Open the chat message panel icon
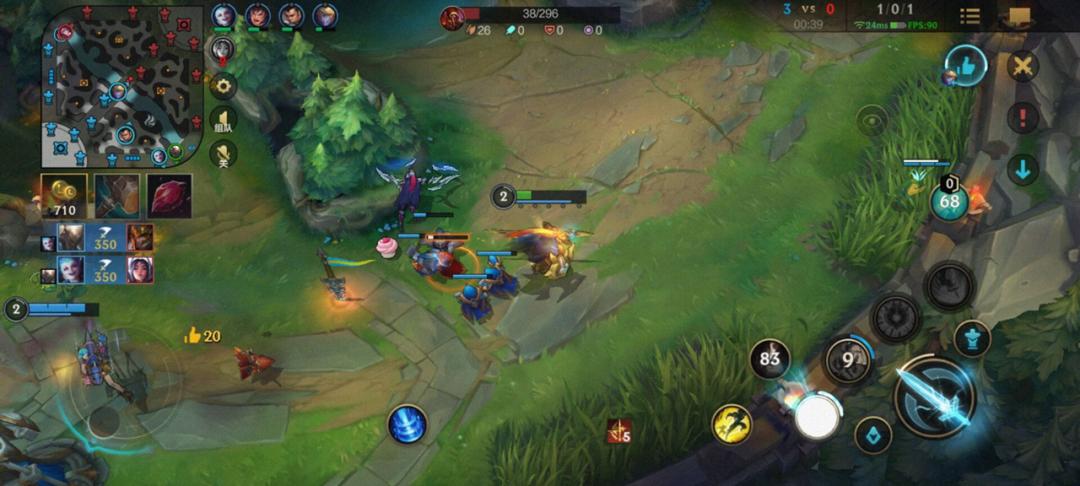This screenshot has height=486, width=1080. (x=1020, y=16)
